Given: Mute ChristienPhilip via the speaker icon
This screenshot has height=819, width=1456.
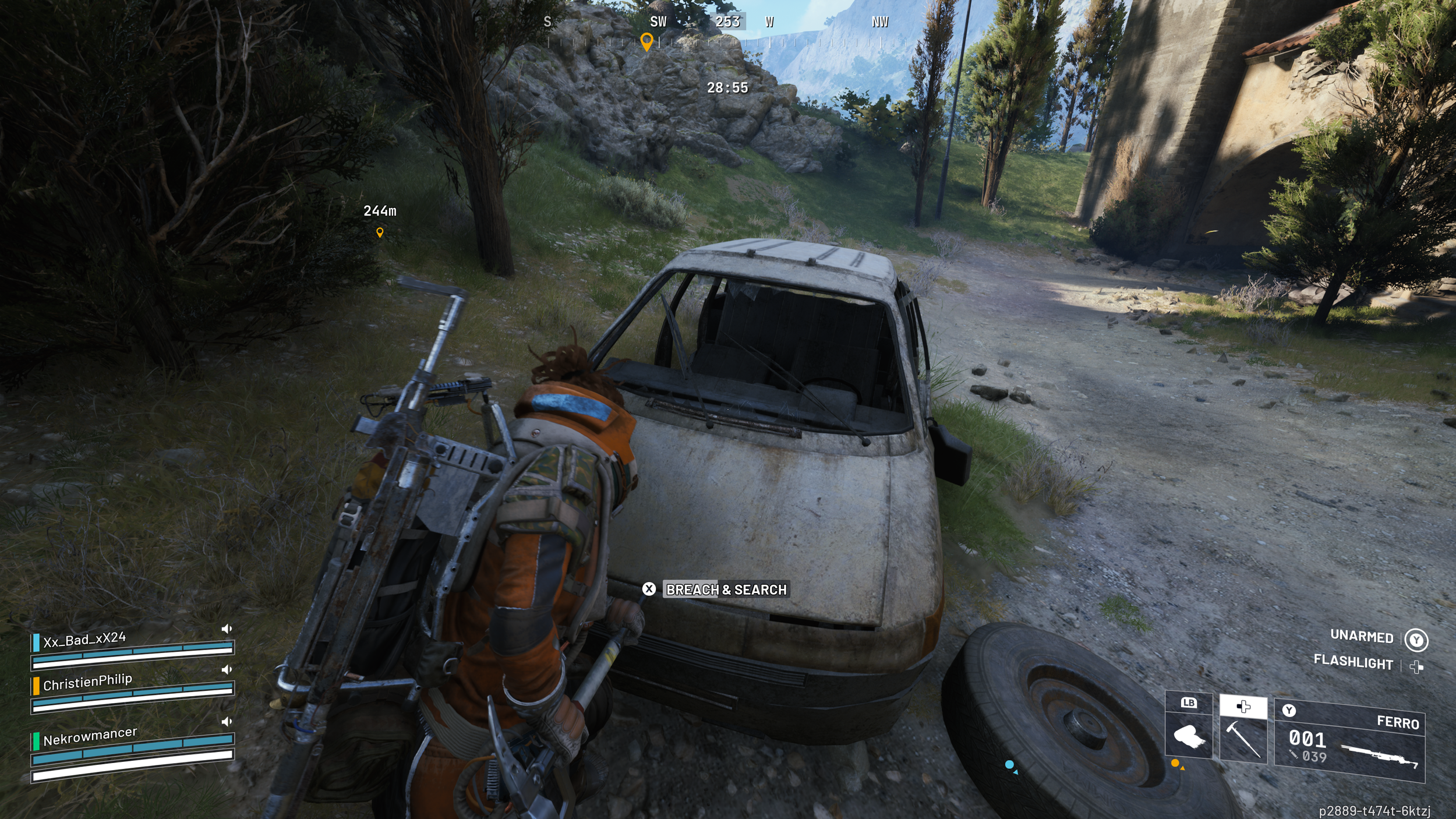Looking at the screenshot, I should click(227, 669).
